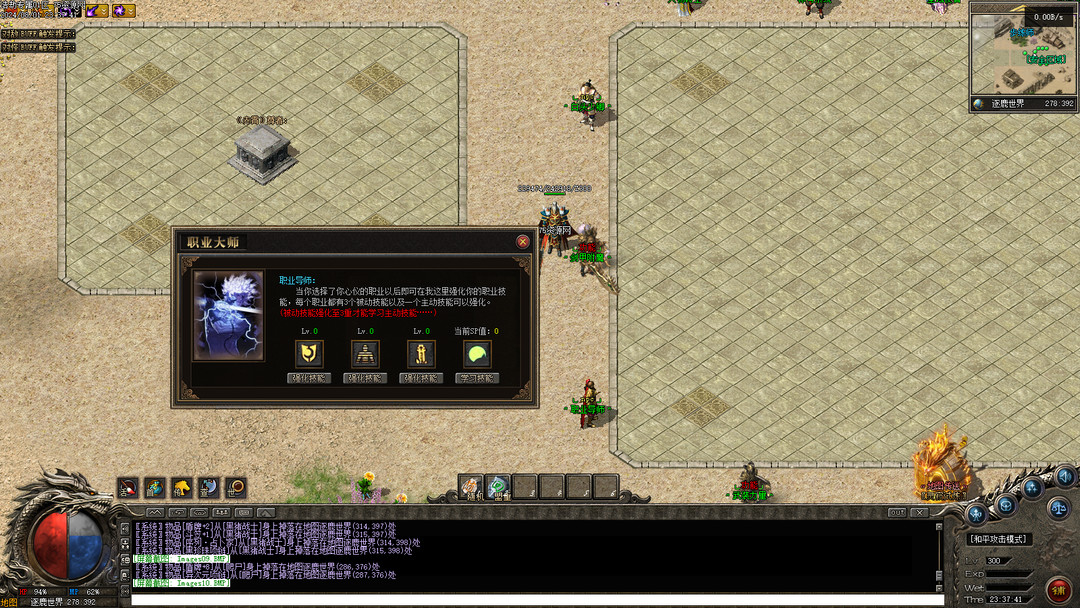Select the golden totem passive skill icon
Screen dimensions: 1080x608
point(421,353)
